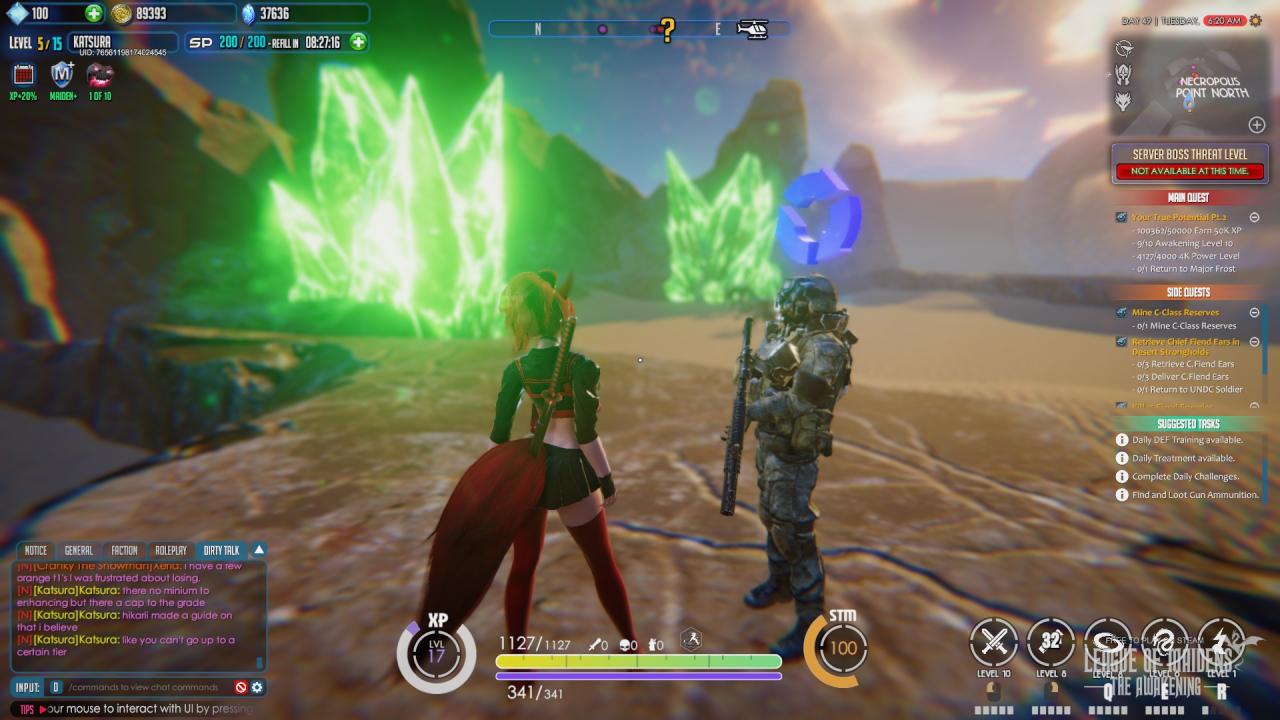Viewport: 1280px width, 720px height.
Task: Collapse the chat with the up-arrow button
Action: click(259, 550)
